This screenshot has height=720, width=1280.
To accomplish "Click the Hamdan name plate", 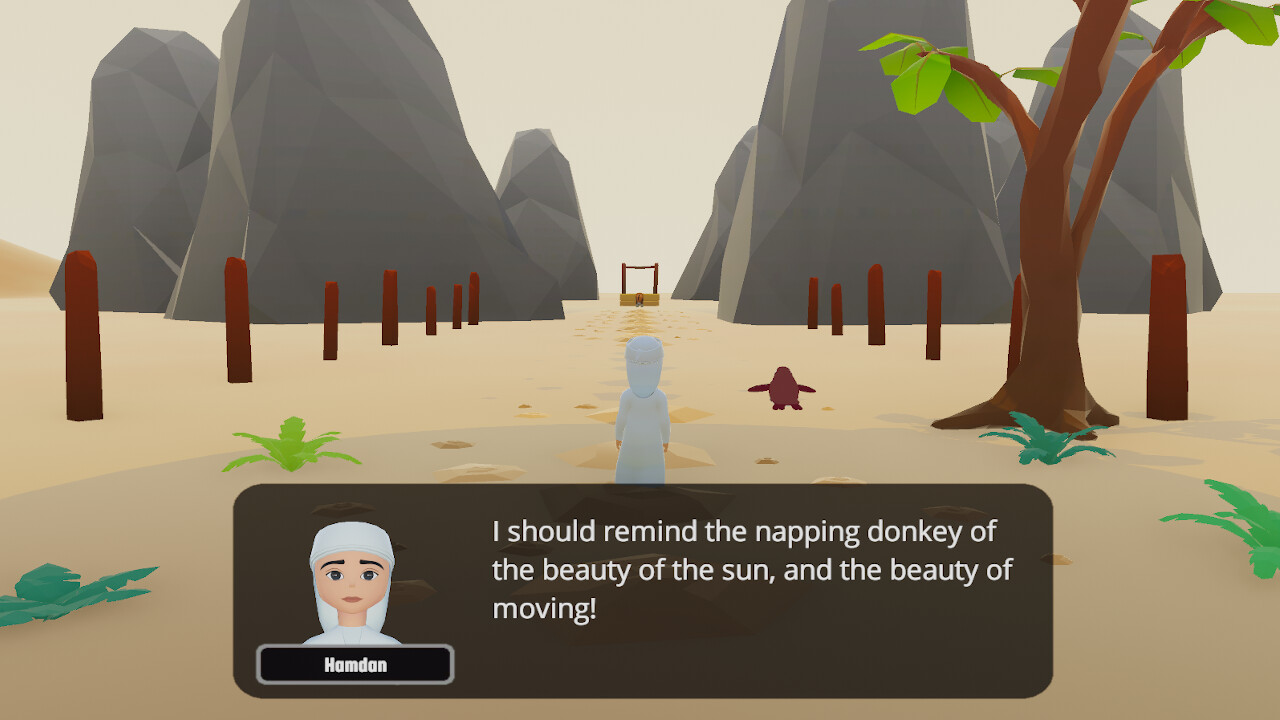I will click(355, 664).
